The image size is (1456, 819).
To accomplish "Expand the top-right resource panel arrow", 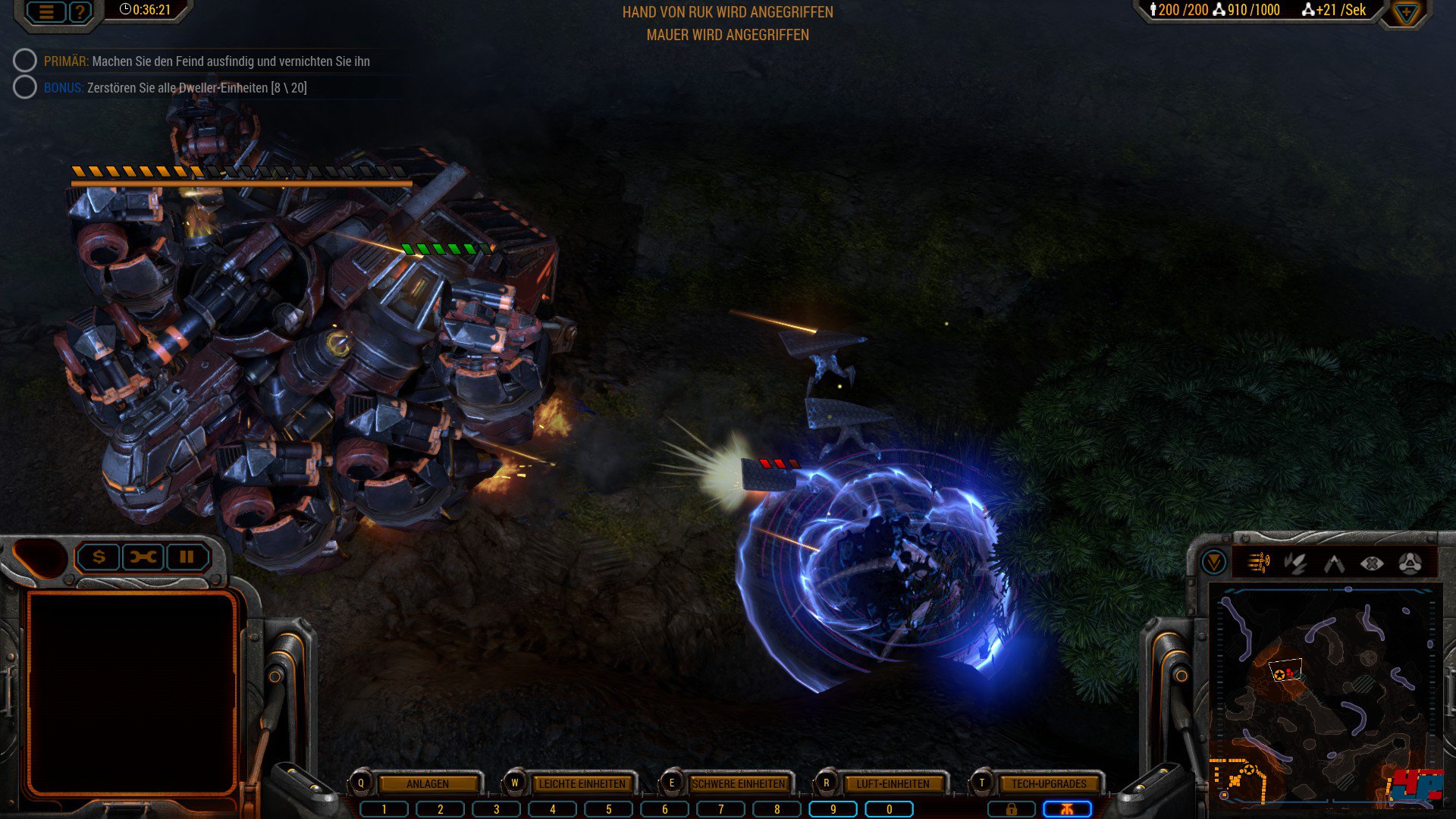I will pos(1405,13).
